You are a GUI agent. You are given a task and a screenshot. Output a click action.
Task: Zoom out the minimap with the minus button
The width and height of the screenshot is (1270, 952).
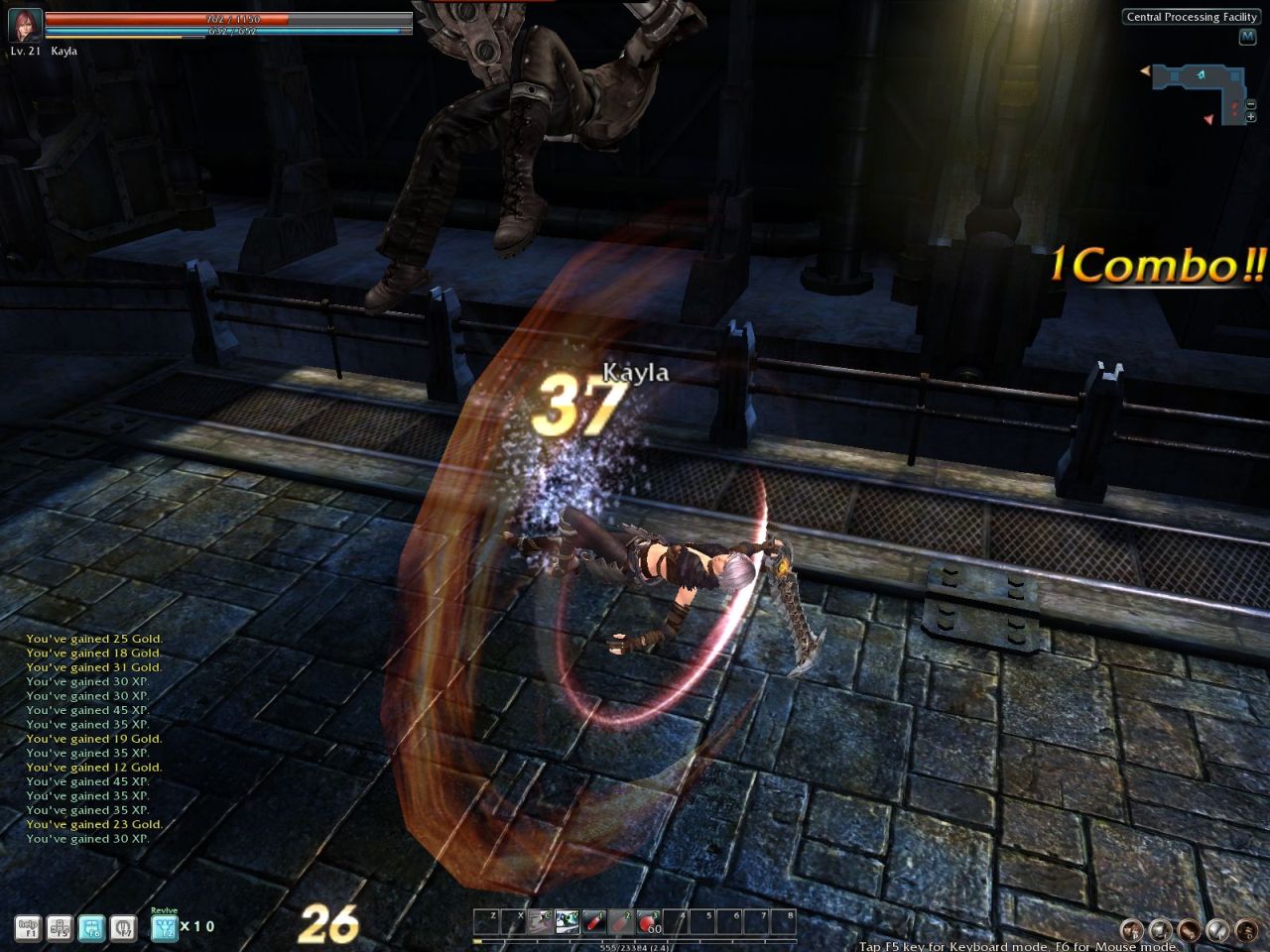point(1250,106)
